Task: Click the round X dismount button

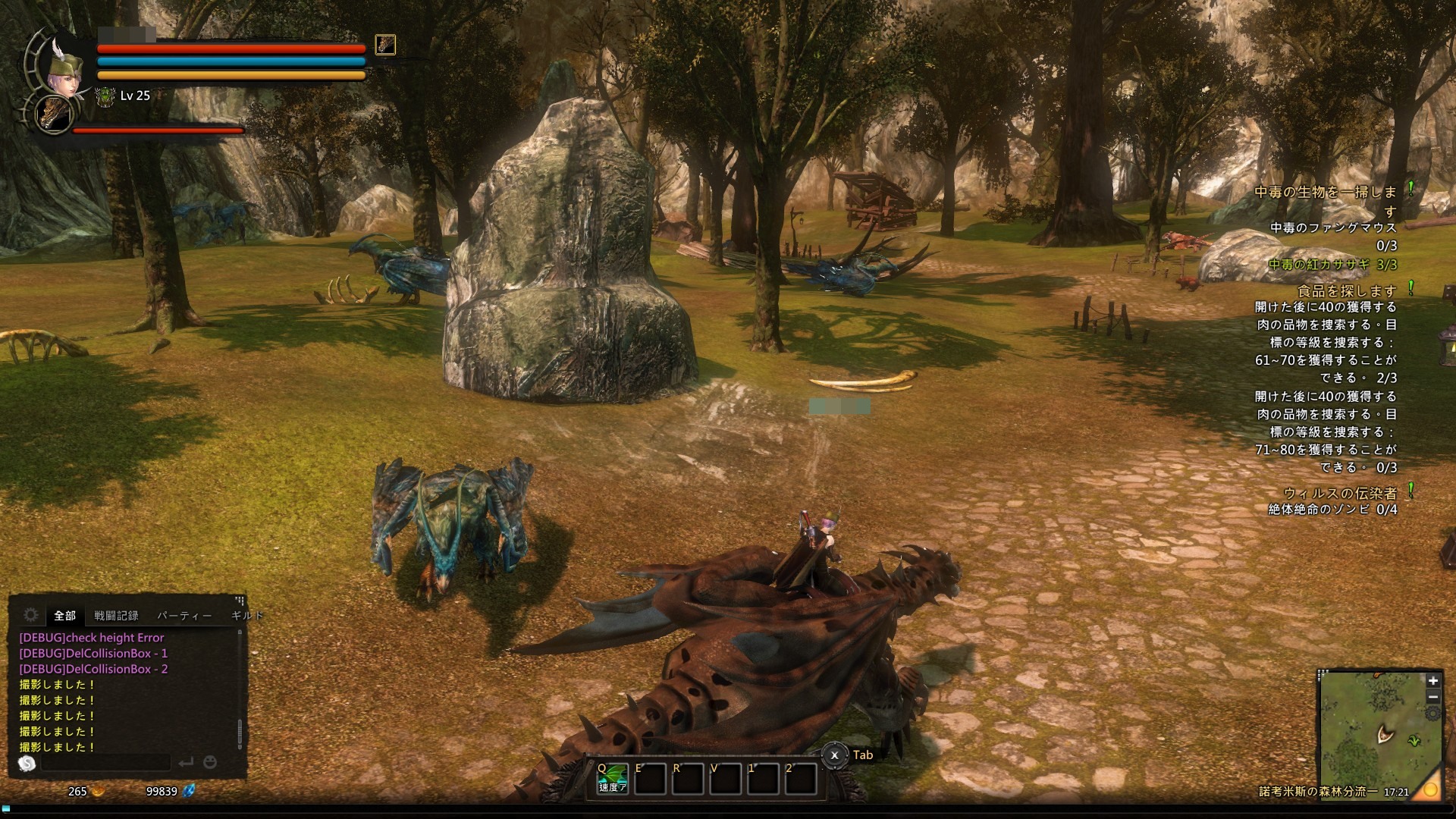Action: 834,755
